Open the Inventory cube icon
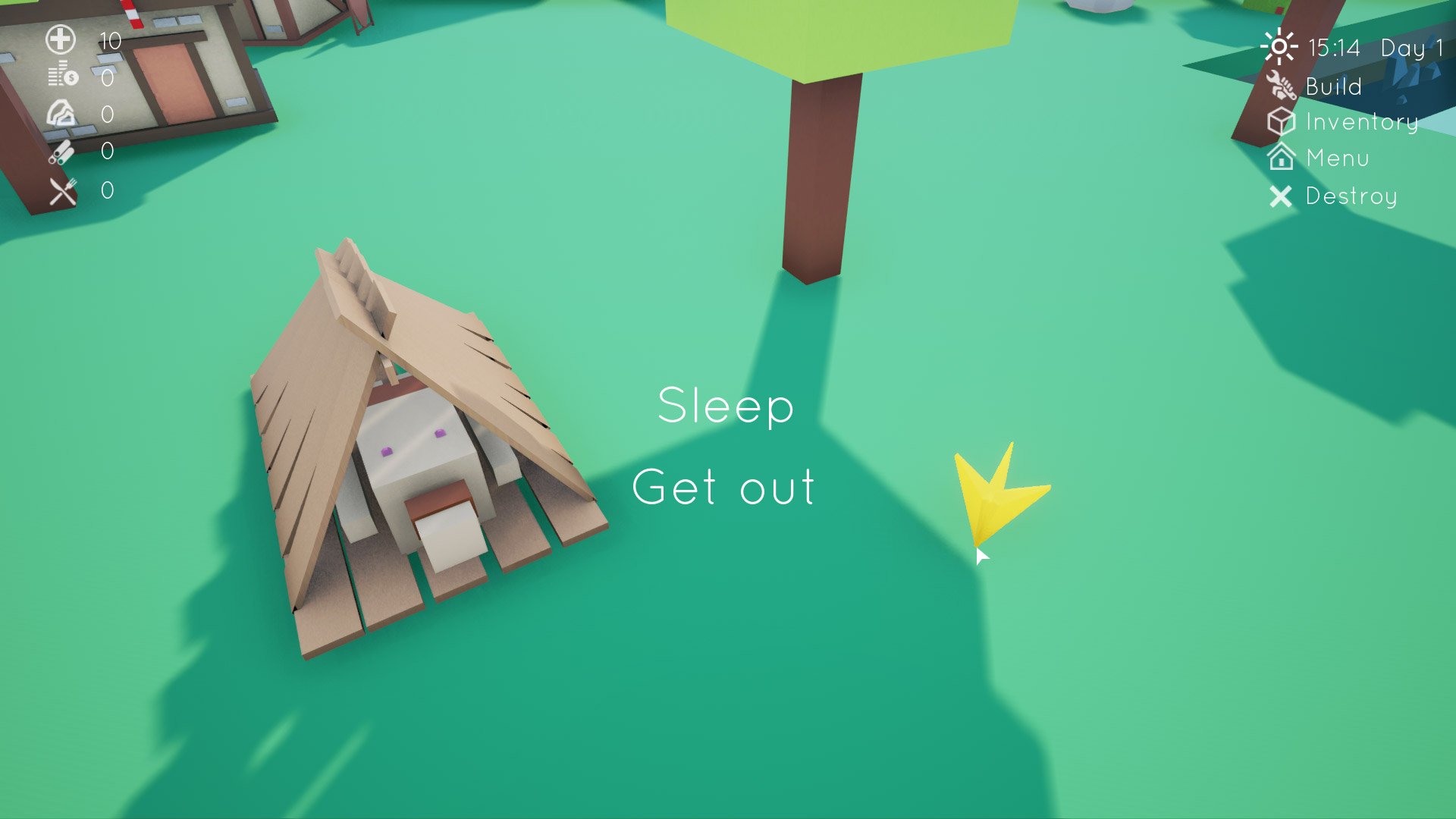 pyautogui.click(x=1282, y=122)
